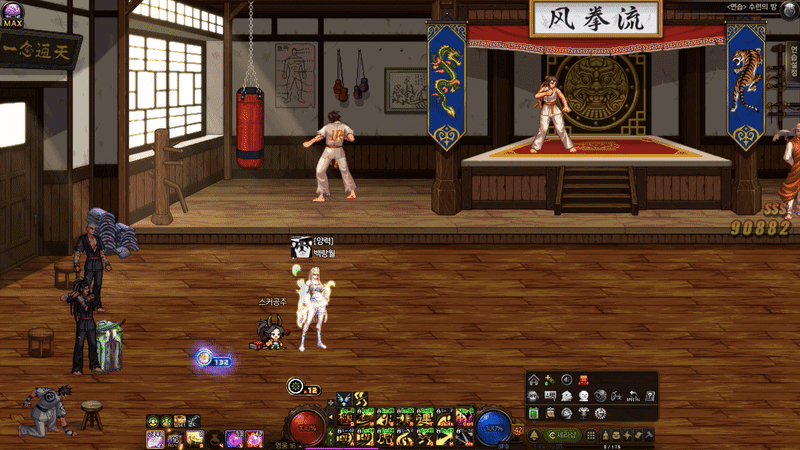800x450 pixels.
Task: Click the MAX badge in the top-left corner
Action: click(x=13, y=14)
